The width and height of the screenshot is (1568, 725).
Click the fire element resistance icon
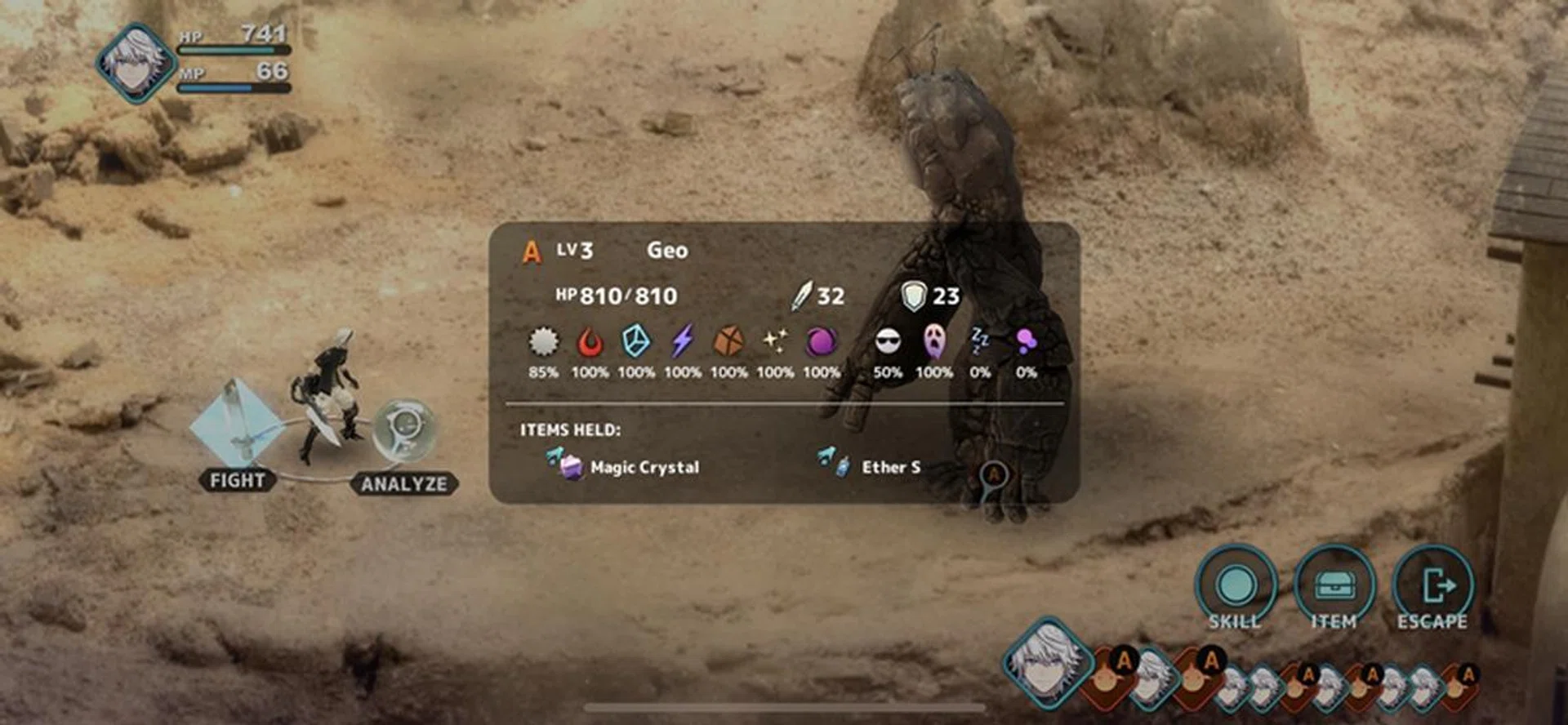[590, 342]
